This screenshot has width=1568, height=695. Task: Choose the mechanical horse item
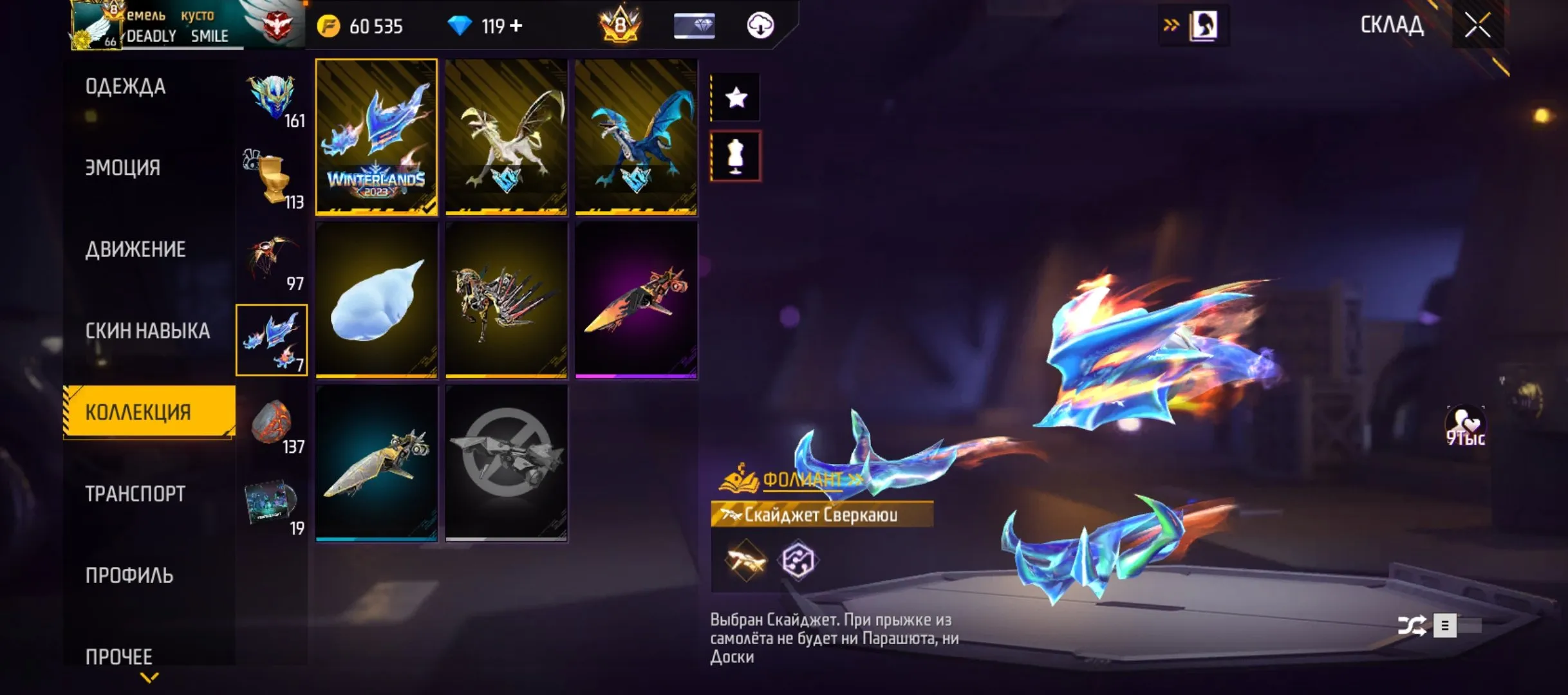[507, 300]
